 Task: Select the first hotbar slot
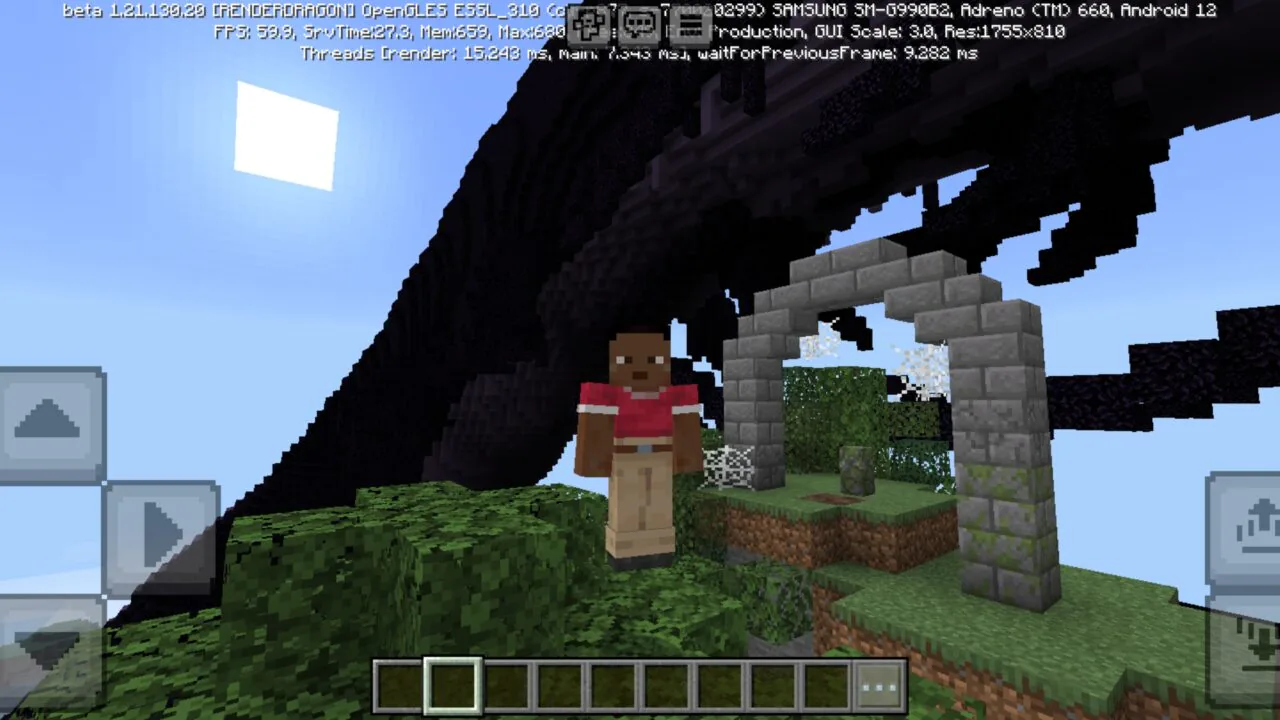tap(398, 686)
